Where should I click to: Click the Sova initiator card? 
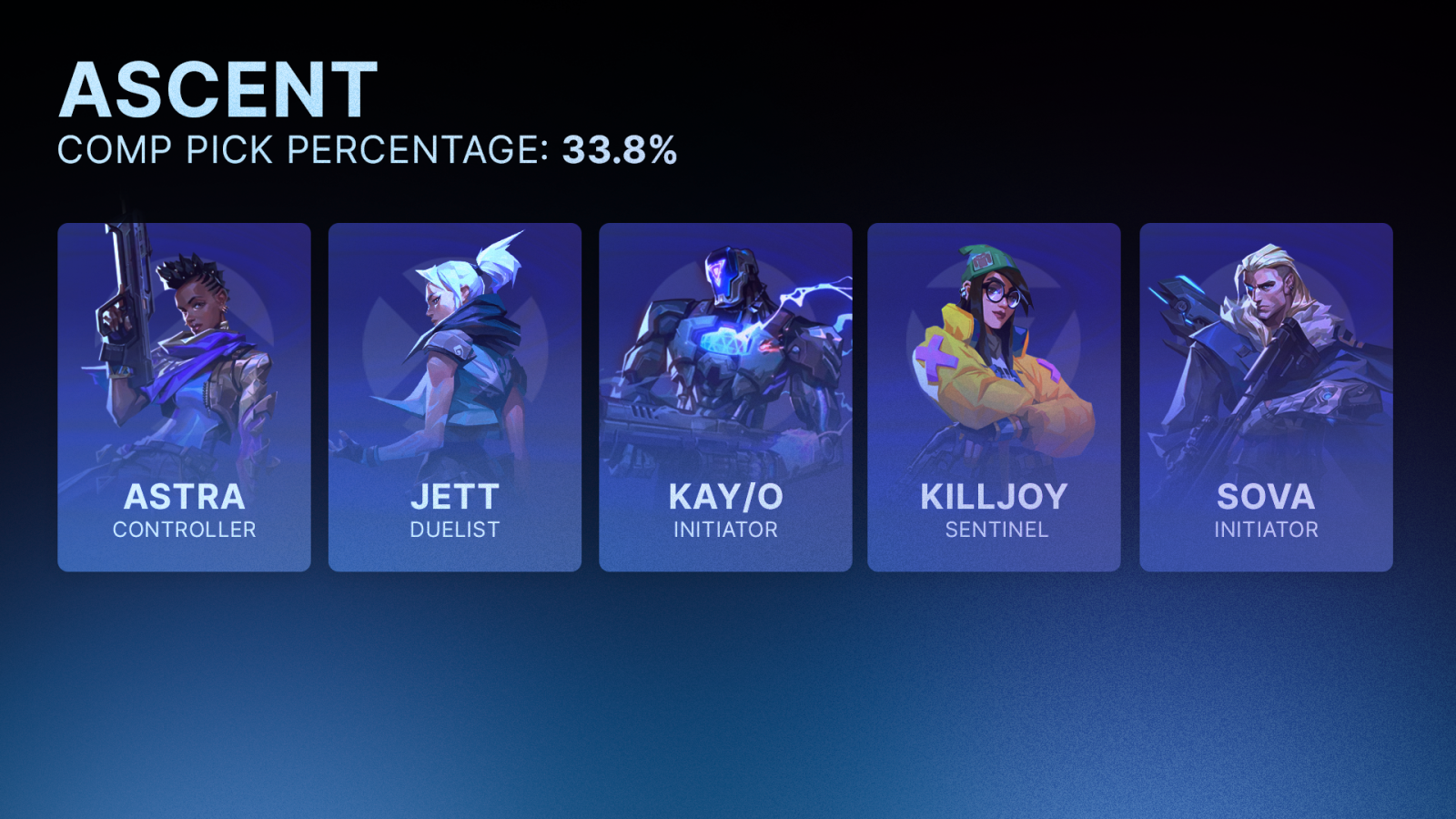pyautogui.click(x=1266, y=398)
